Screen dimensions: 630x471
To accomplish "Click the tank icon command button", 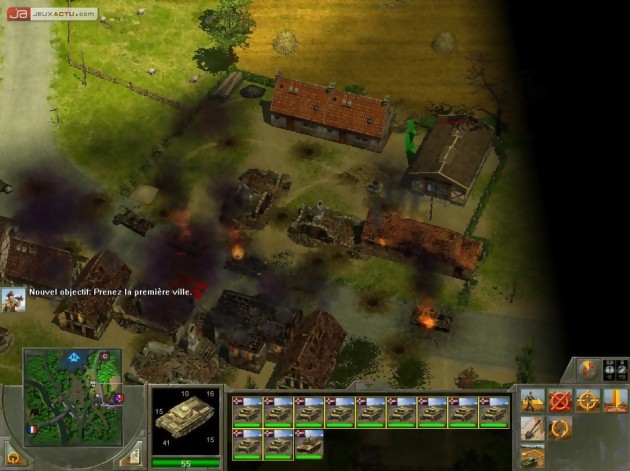I will coord(532,456).
